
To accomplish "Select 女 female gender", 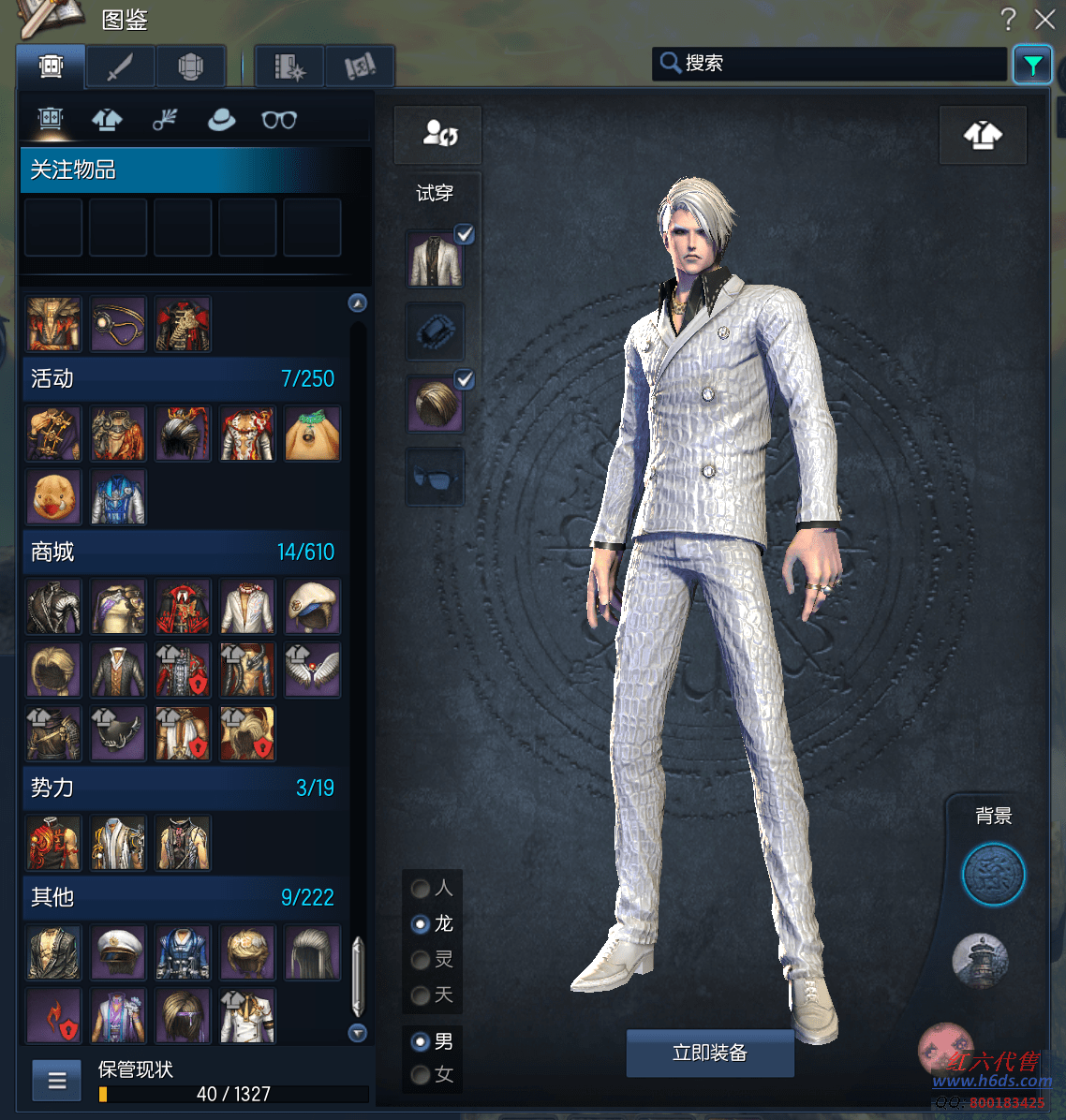I will [x=421, y=1075].
